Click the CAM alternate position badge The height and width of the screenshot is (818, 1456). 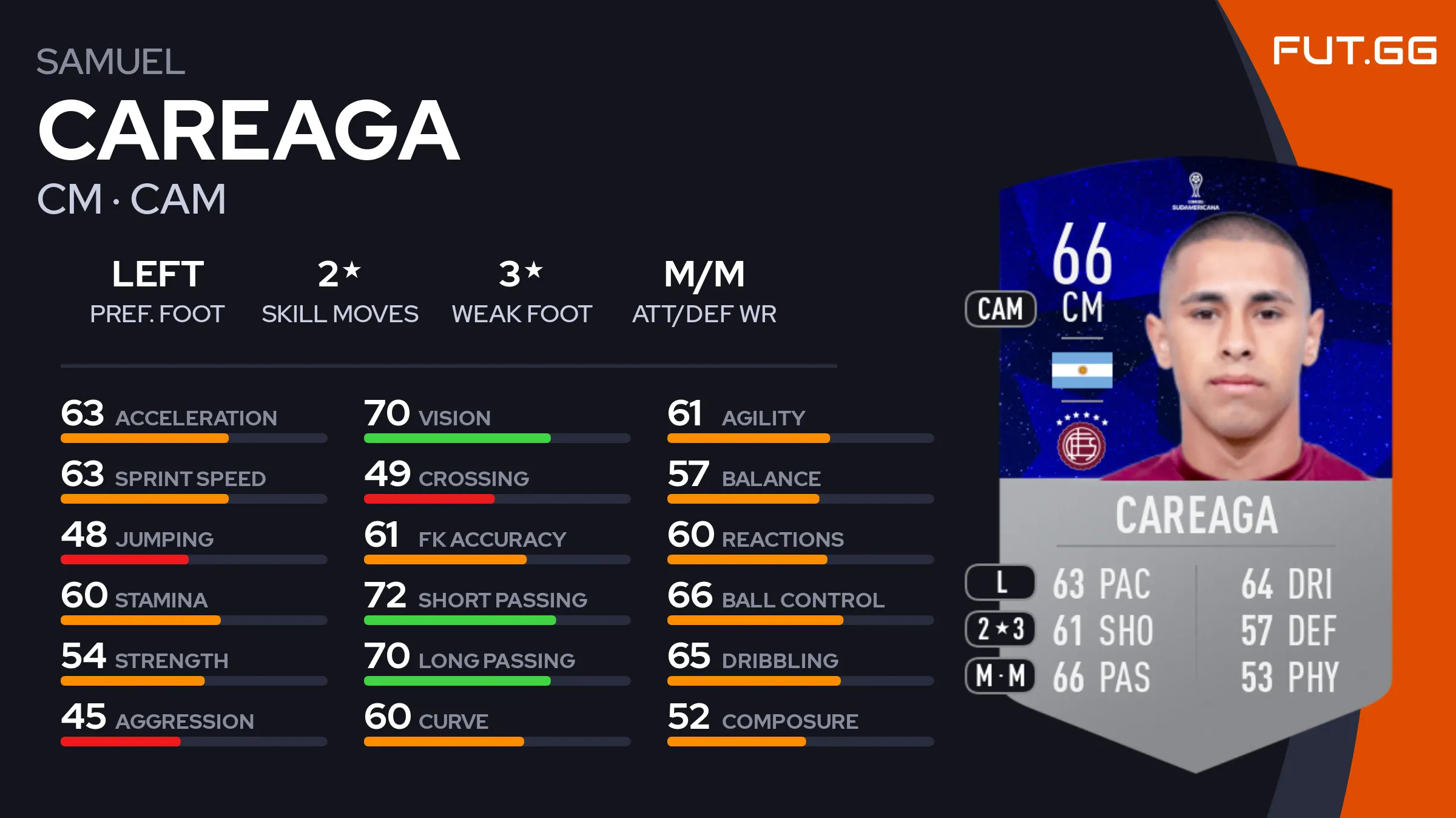1000,309
